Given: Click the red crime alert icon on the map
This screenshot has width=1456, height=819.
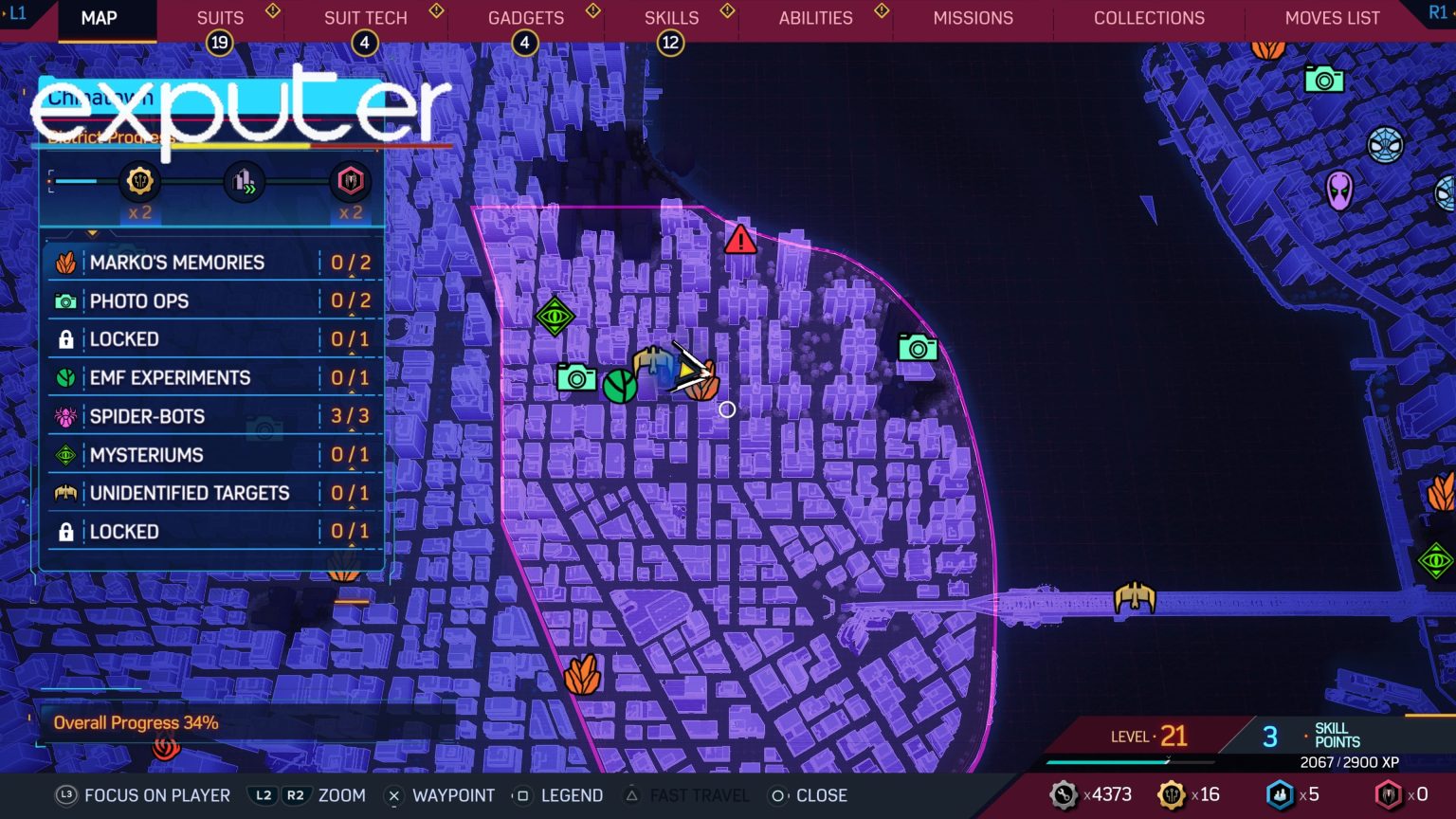Looking at the screenshot, I should pyautogui.click(x=739, y=240).
